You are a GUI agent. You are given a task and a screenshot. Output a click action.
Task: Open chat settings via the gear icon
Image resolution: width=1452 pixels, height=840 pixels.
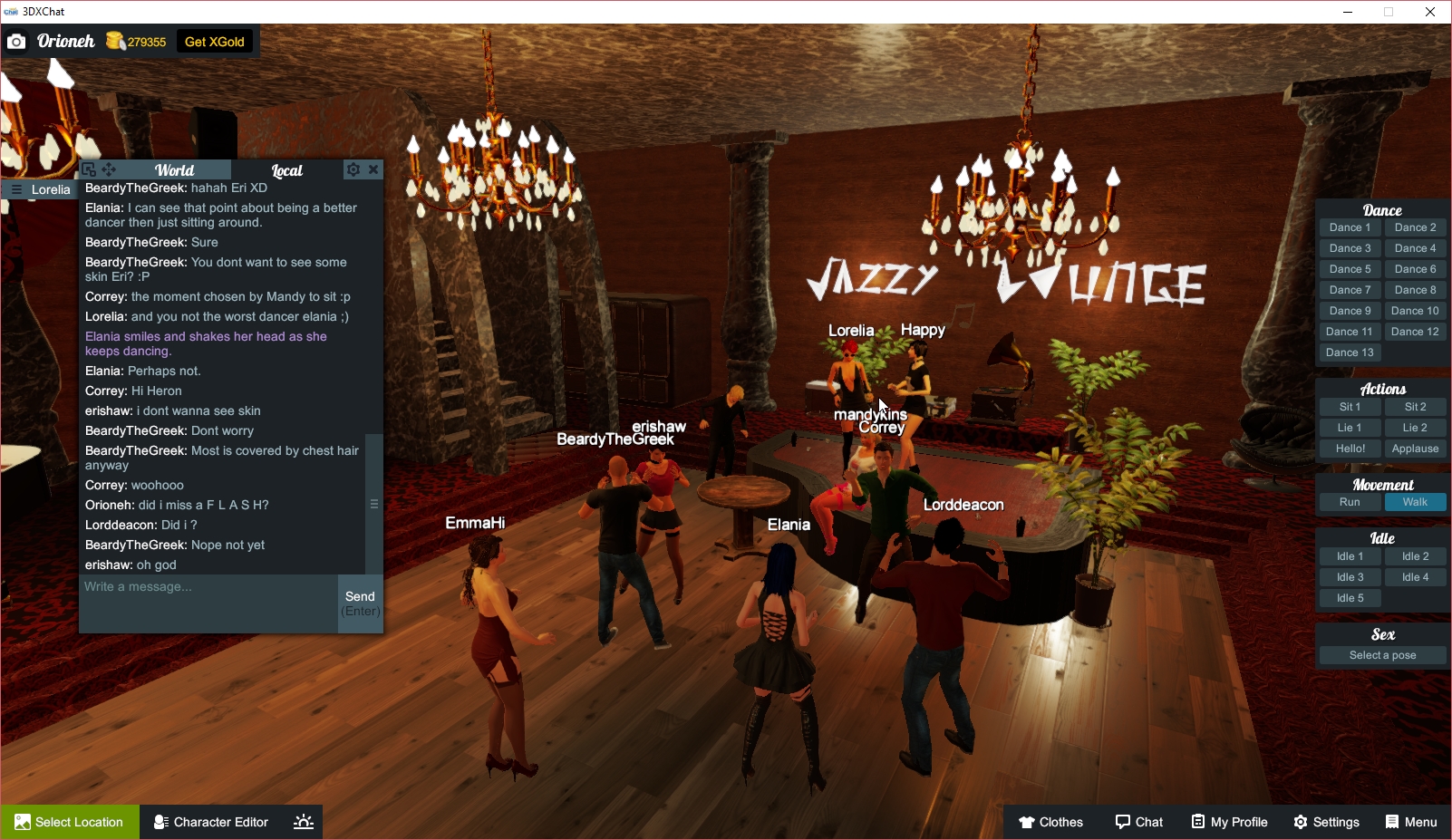(x=353, y=169)
